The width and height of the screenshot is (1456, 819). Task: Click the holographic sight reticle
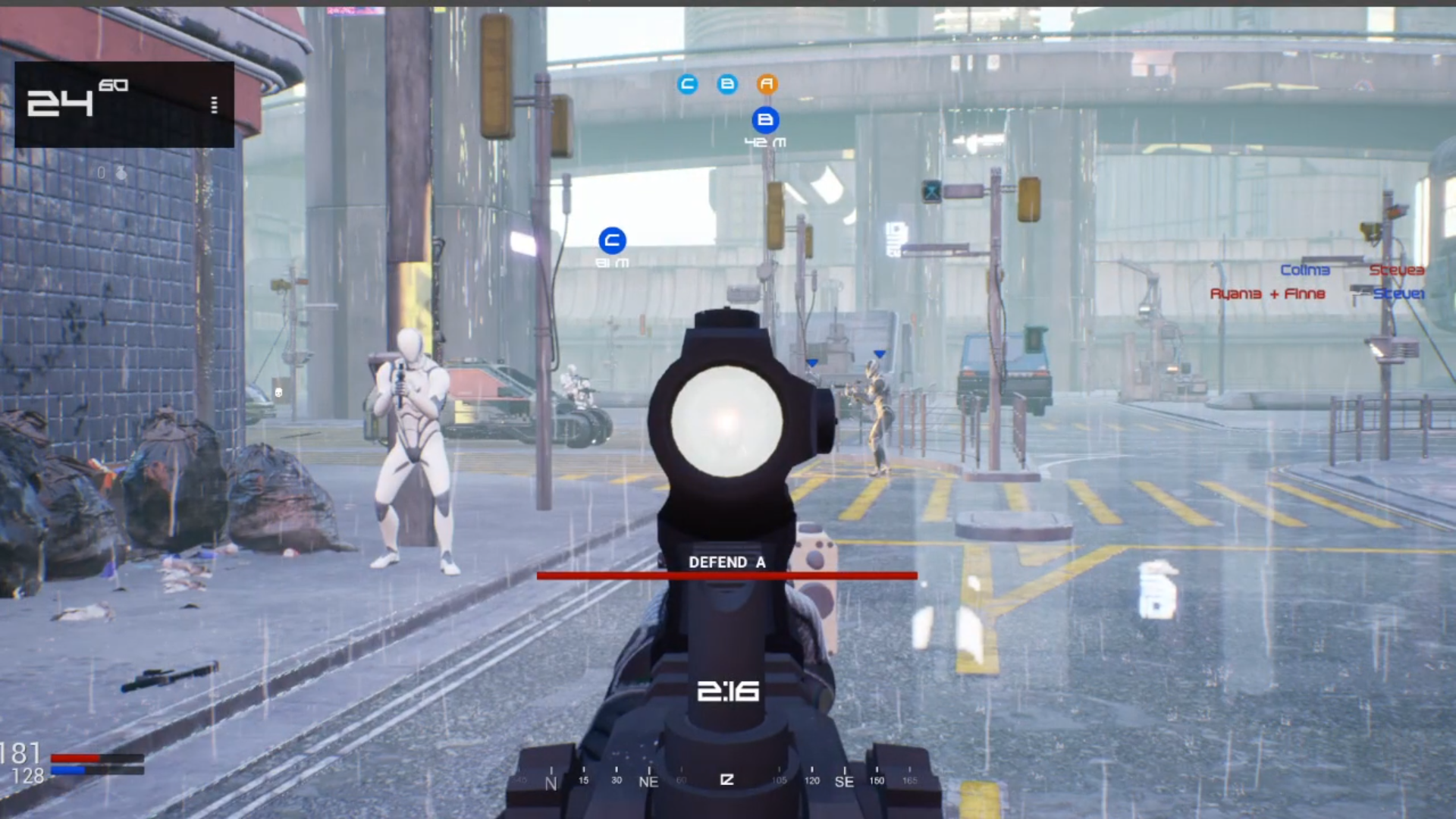click(x=726, y=421)
